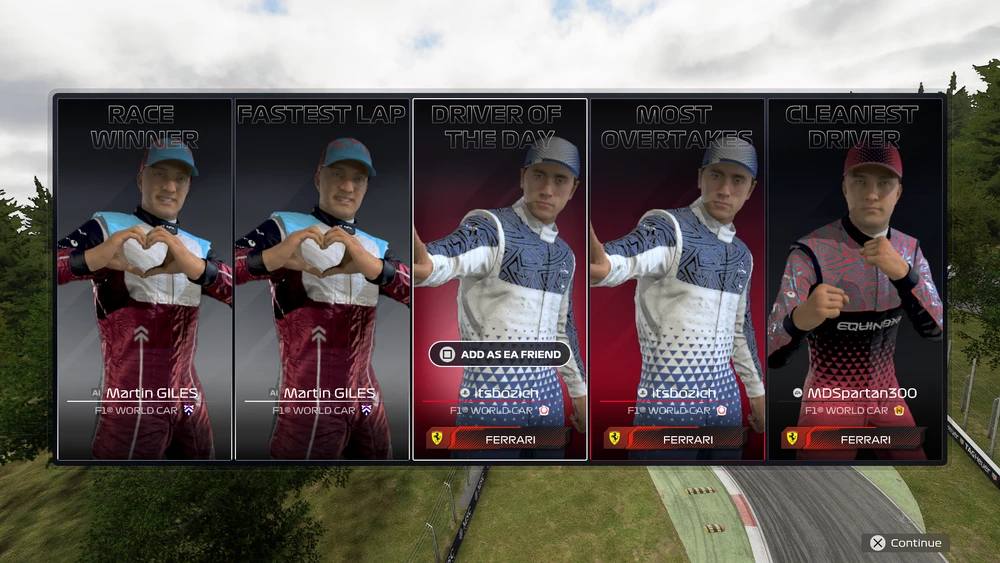Choose the Fastest Lap award card
1000x563 pixels.
point(322,279)
